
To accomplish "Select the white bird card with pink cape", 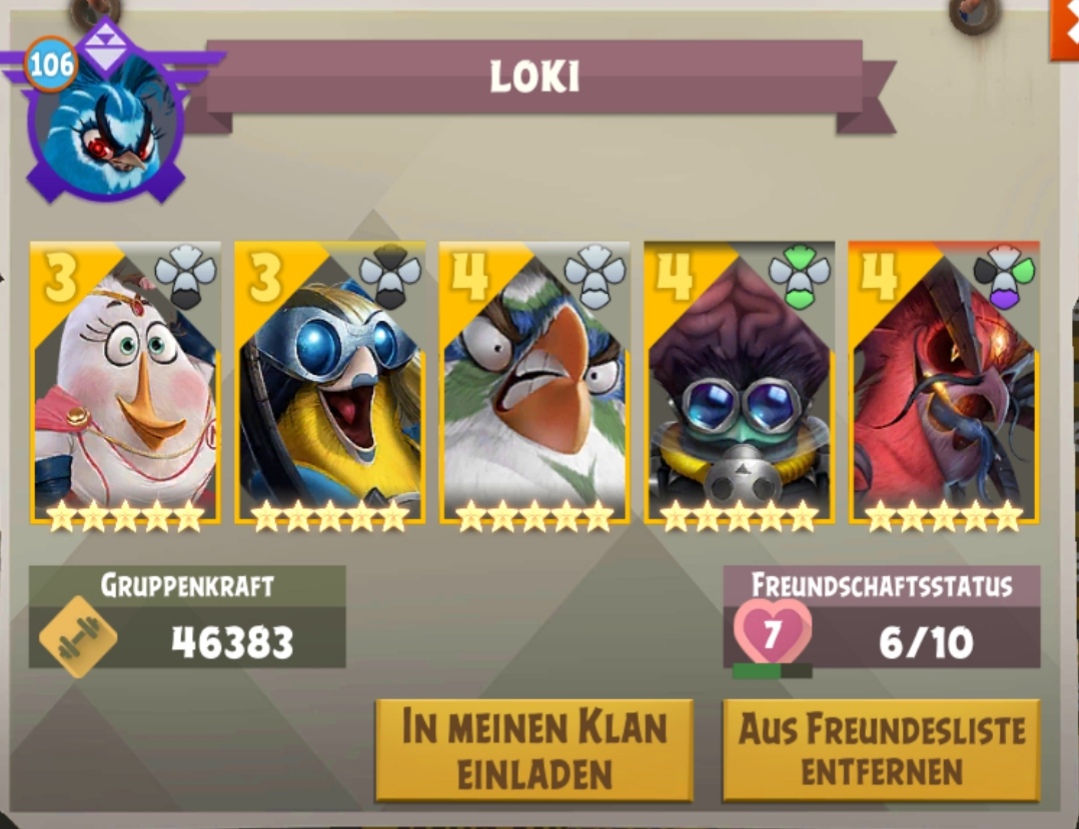I will coord(125,383).
